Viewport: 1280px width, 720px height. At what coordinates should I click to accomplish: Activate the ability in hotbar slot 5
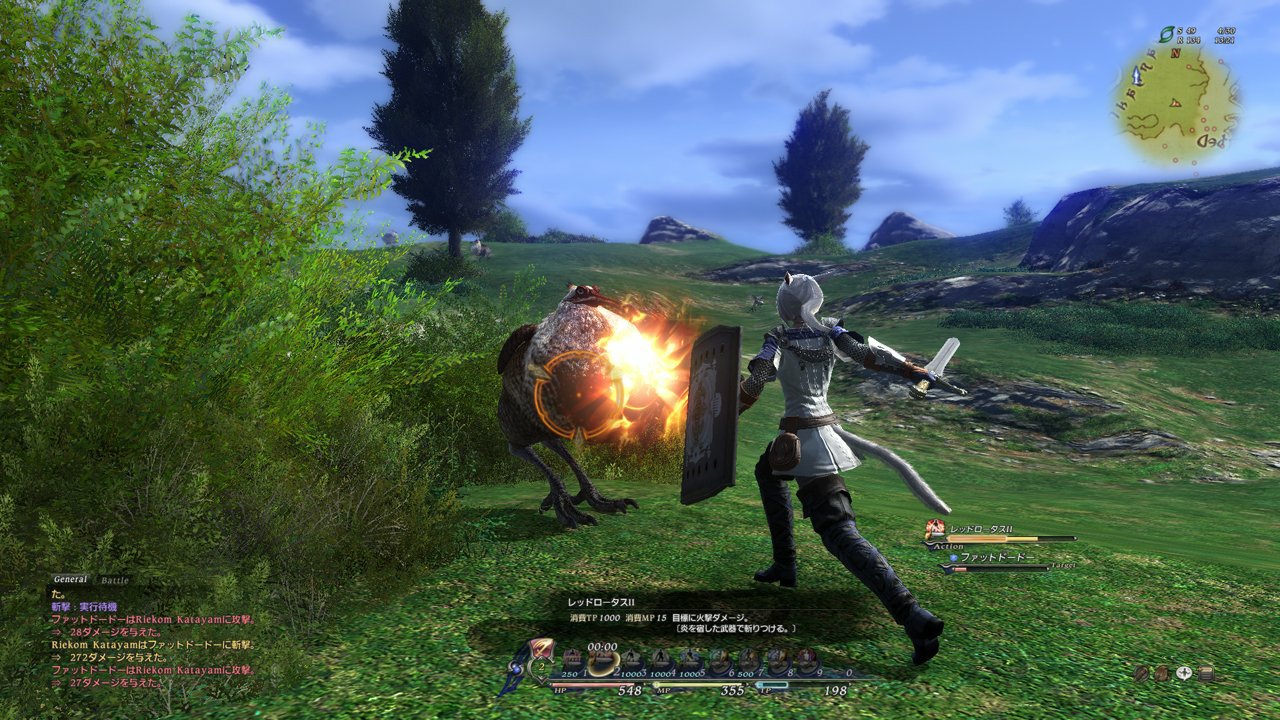[x=688, y=656]
